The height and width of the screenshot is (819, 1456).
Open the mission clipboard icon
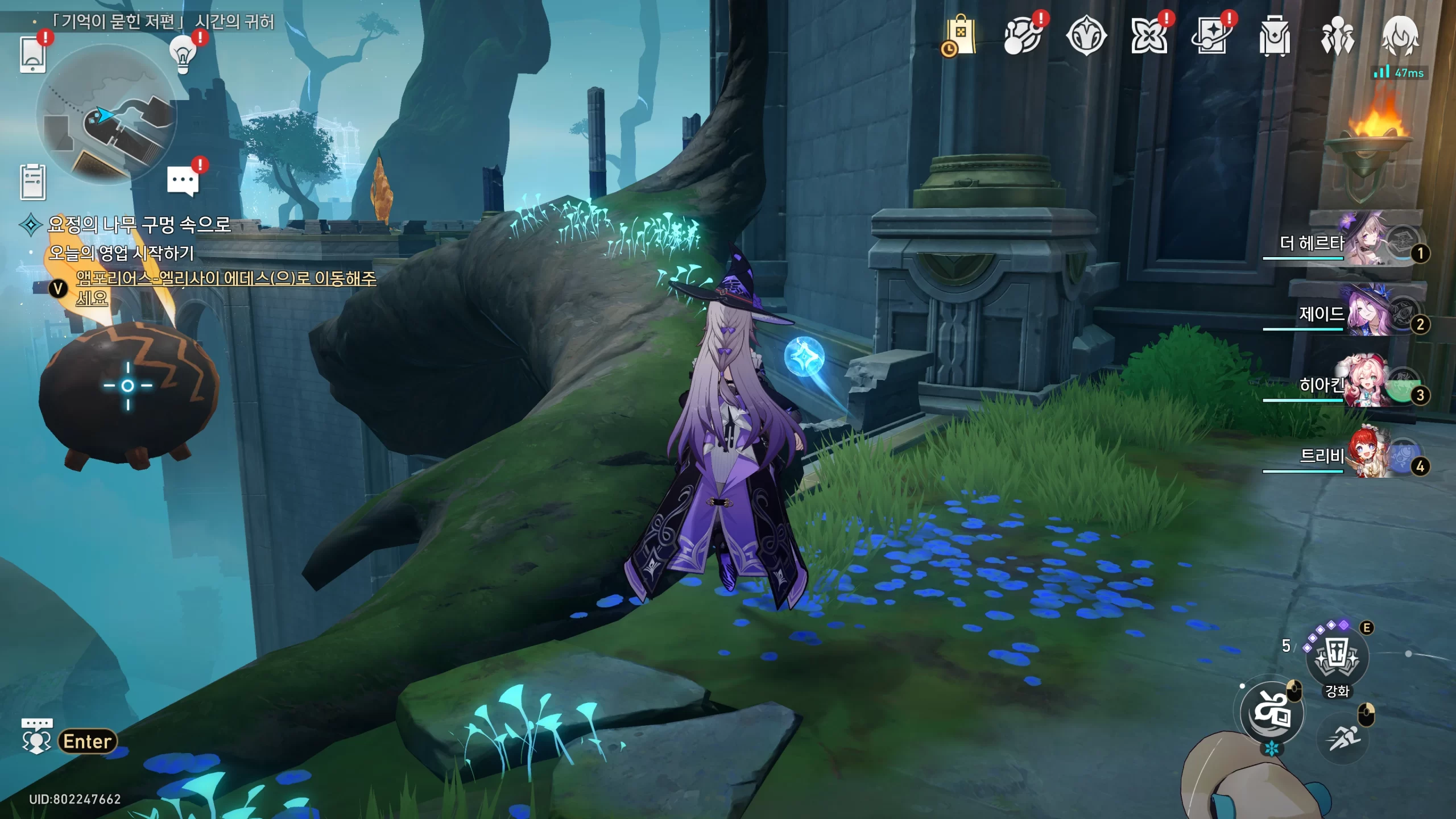pos(32,182)
